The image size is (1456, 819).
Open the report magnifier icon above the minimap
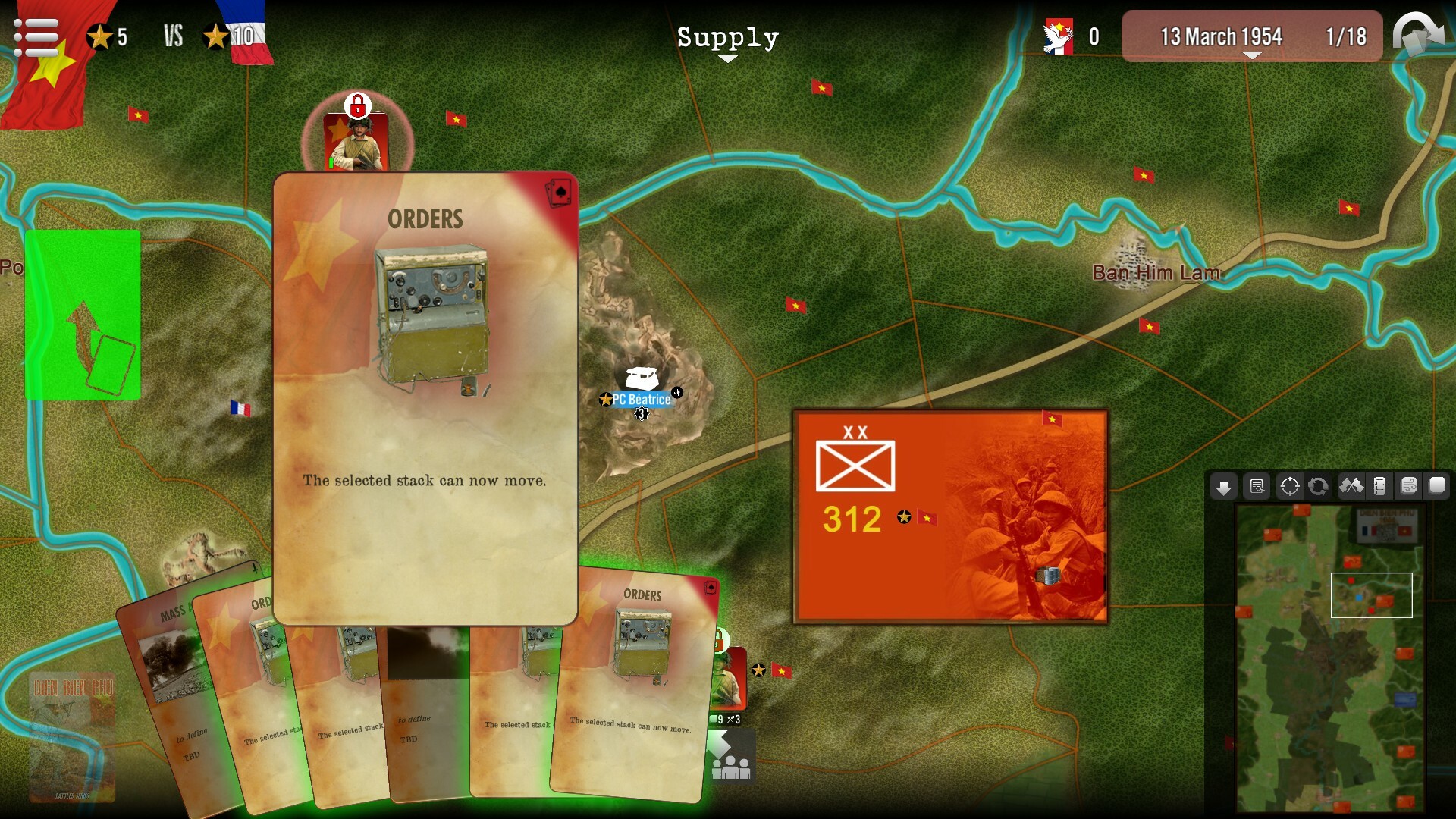coord(1257,488)
